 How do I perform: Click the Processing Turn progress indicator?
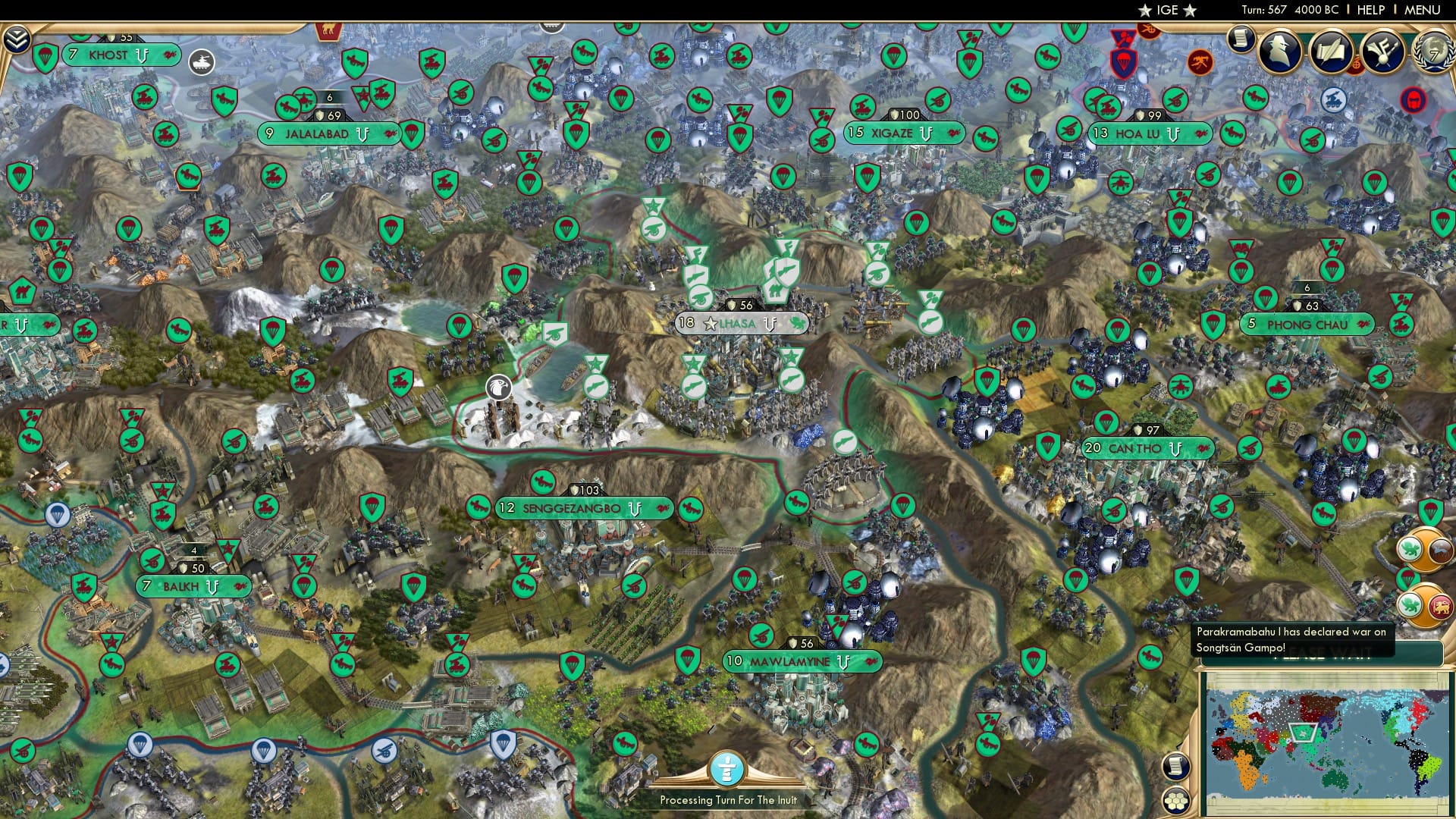point(730,768)
